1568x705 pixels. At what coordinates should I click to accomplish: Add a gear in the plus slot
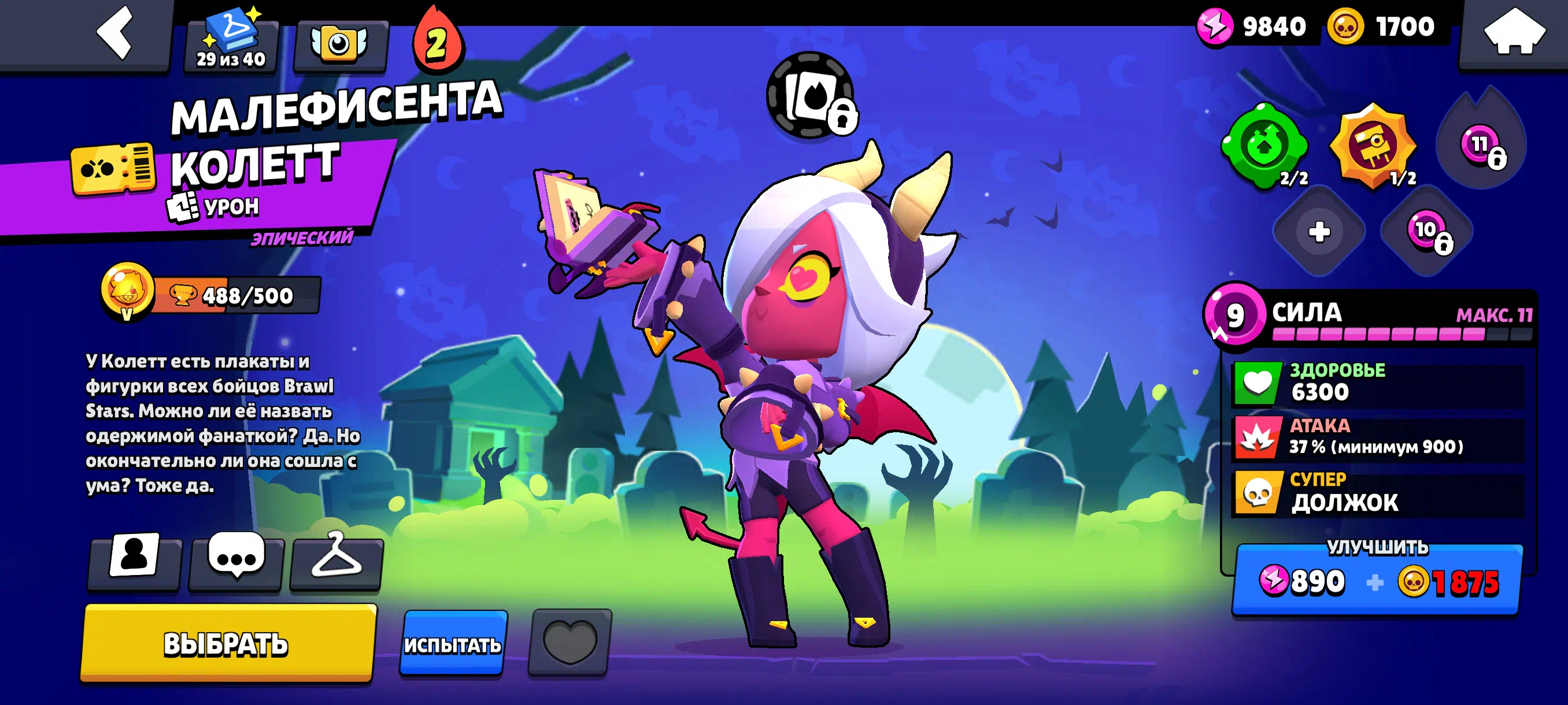click(1318, 232)
